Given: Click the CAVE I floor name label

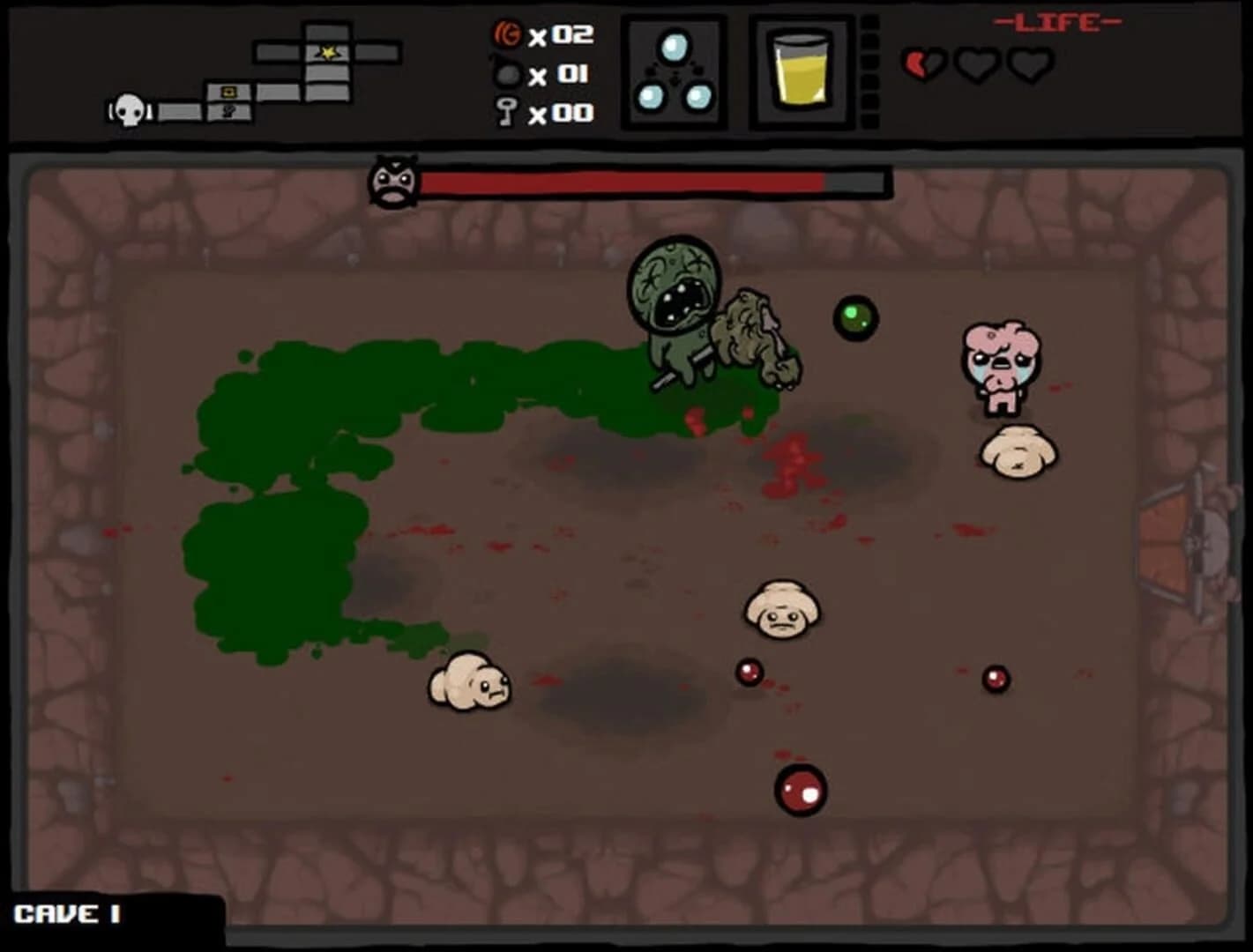Looking at the screenshot, I should click(66, 915).
